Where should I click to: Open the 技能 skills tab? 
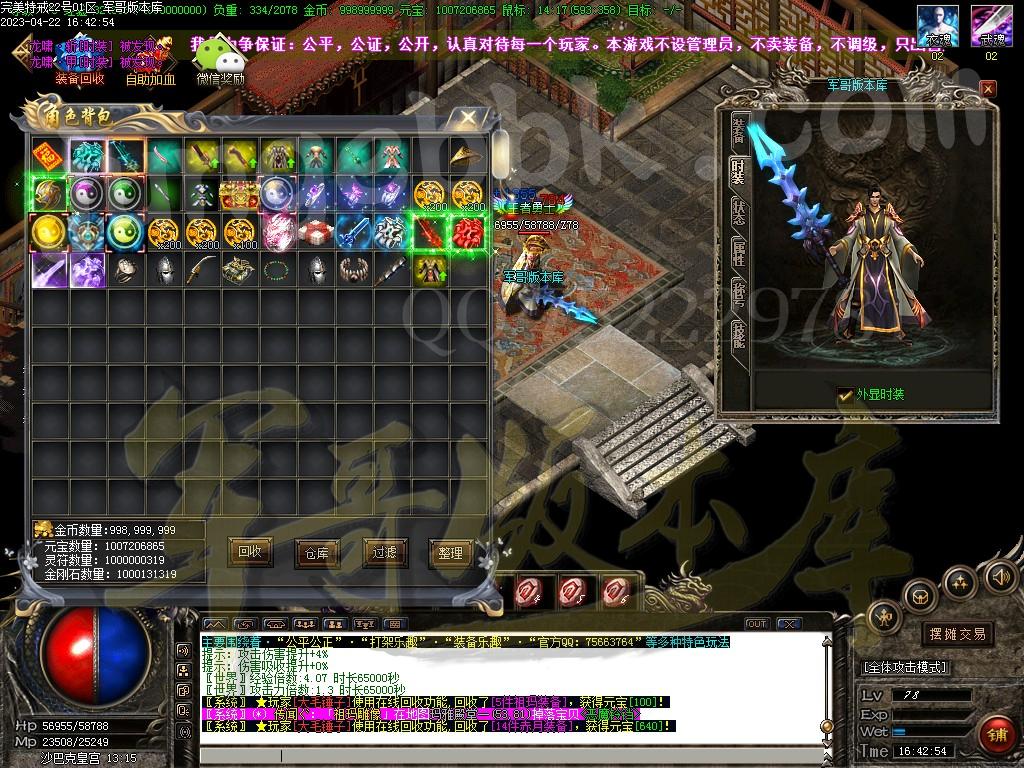coord(738,334)
